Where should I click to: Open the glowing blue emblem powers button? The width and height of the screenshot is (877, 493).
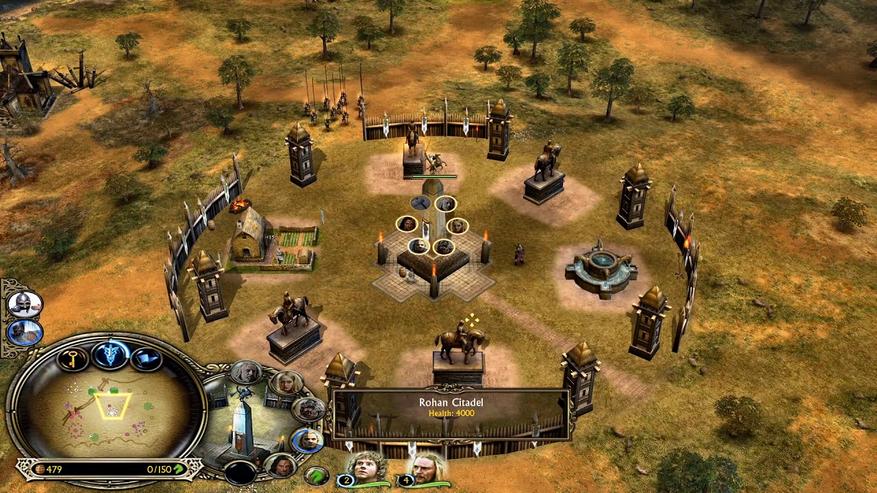coord(109,353)
